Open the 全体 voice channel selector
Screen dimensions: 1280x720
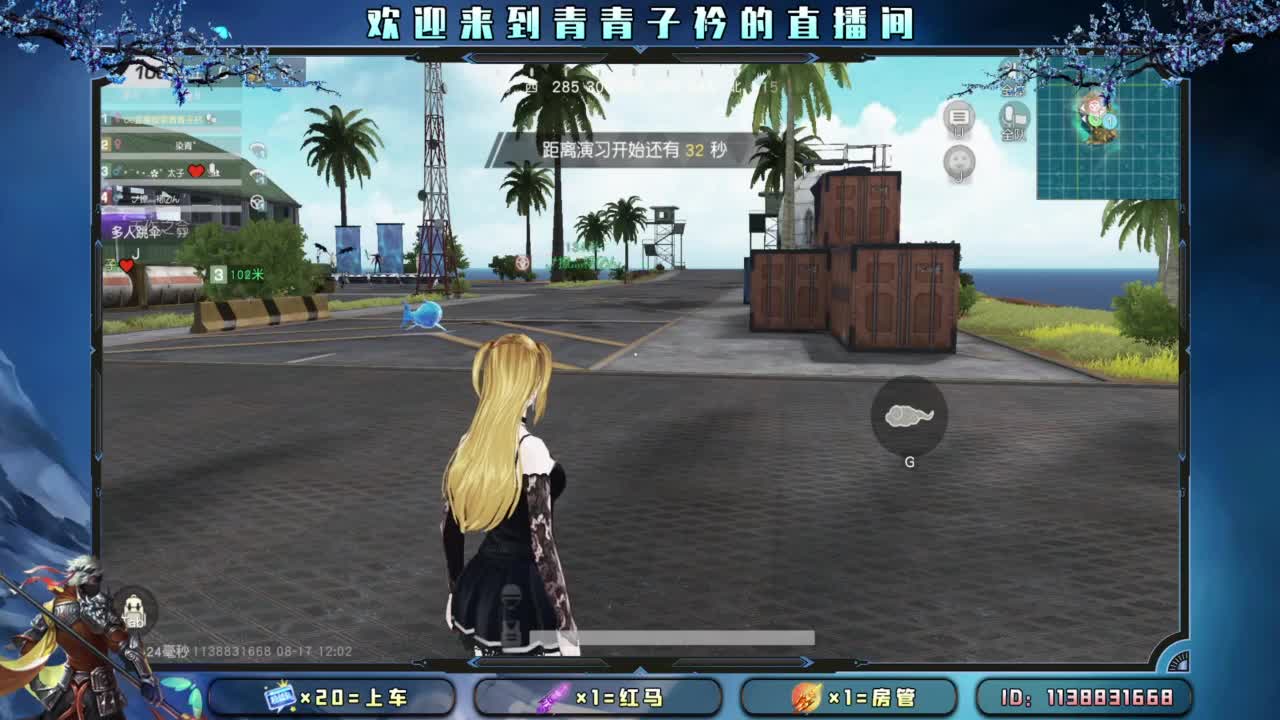pos(1010,89)
